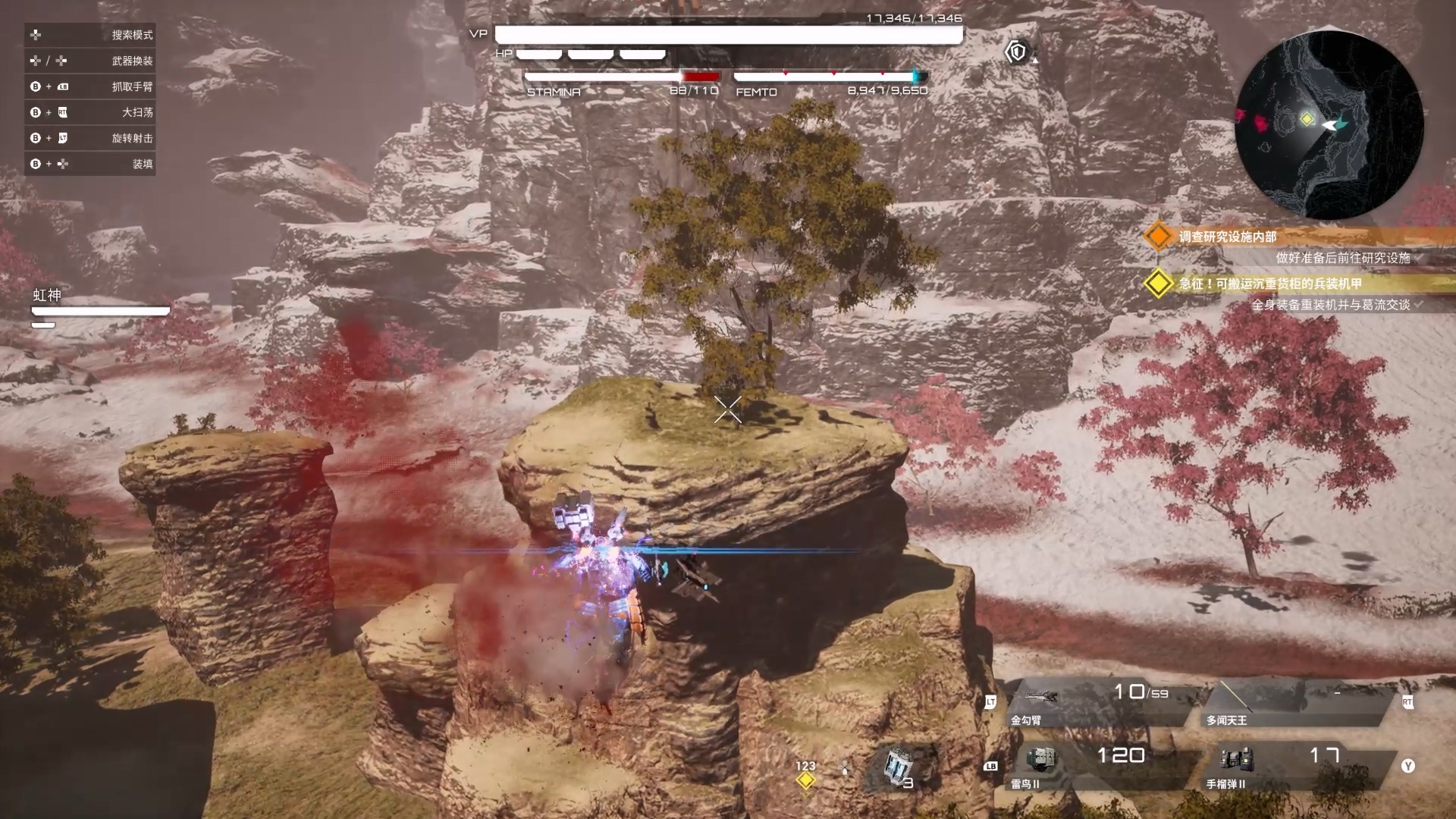Click the 武器换装 command entry
Viewport: 1456px width, 819px height.
coord(90,61)
